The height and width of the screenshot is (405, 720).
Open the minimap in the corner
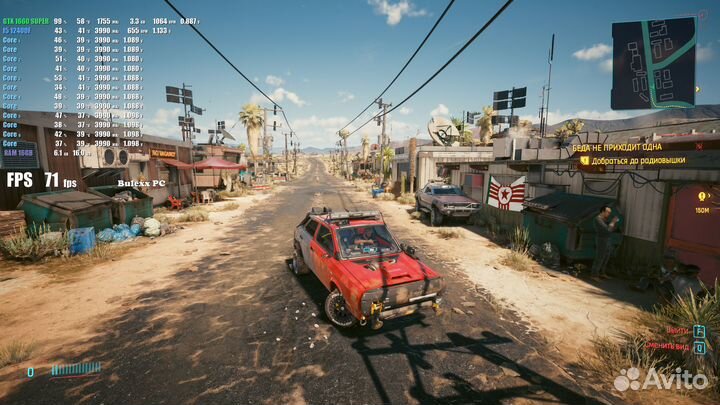653,63
